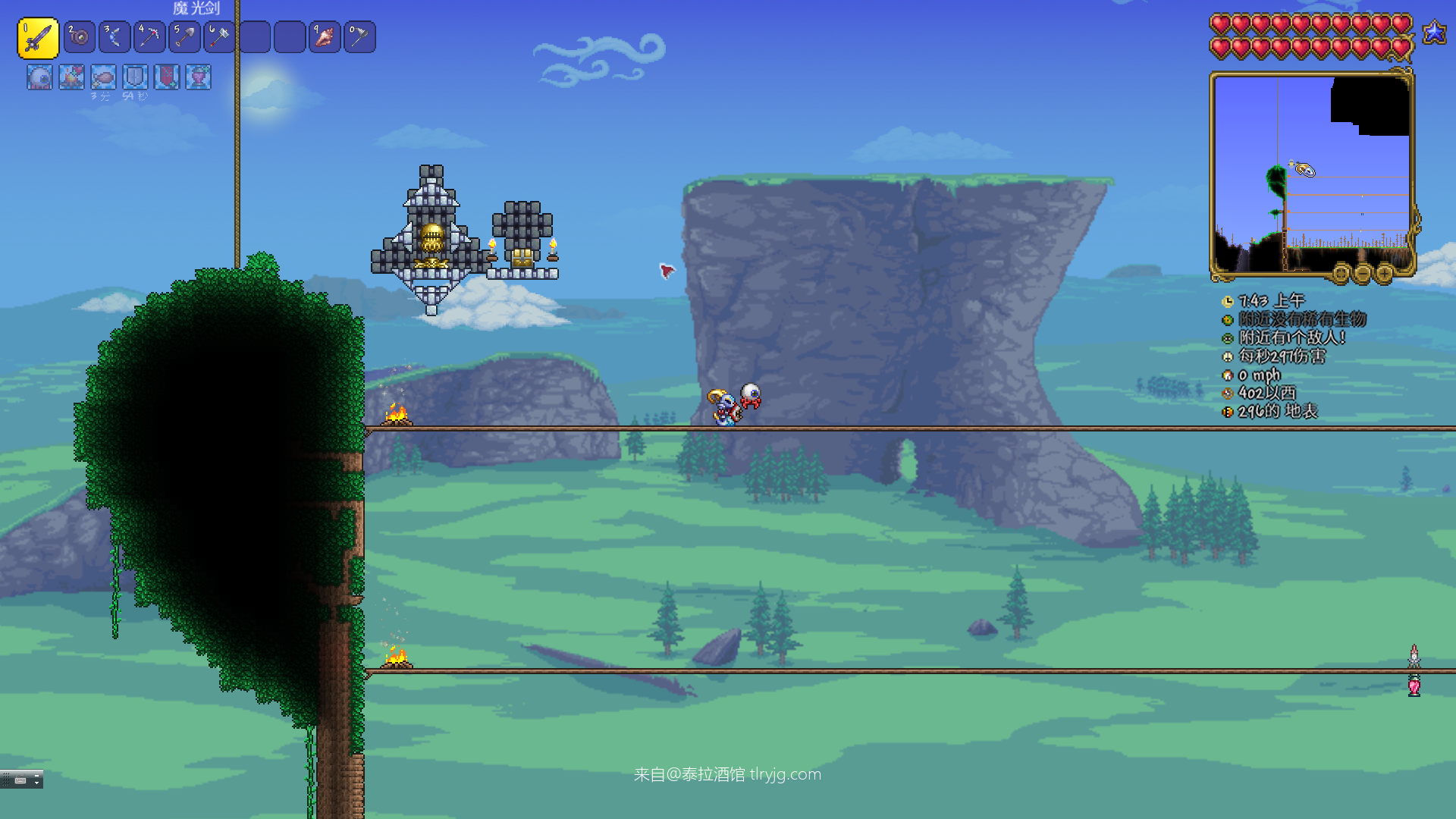This screenshot has width=1456, height=819.
Task: Use the magic conch in slot 9
Action: (x=325, y=37)
